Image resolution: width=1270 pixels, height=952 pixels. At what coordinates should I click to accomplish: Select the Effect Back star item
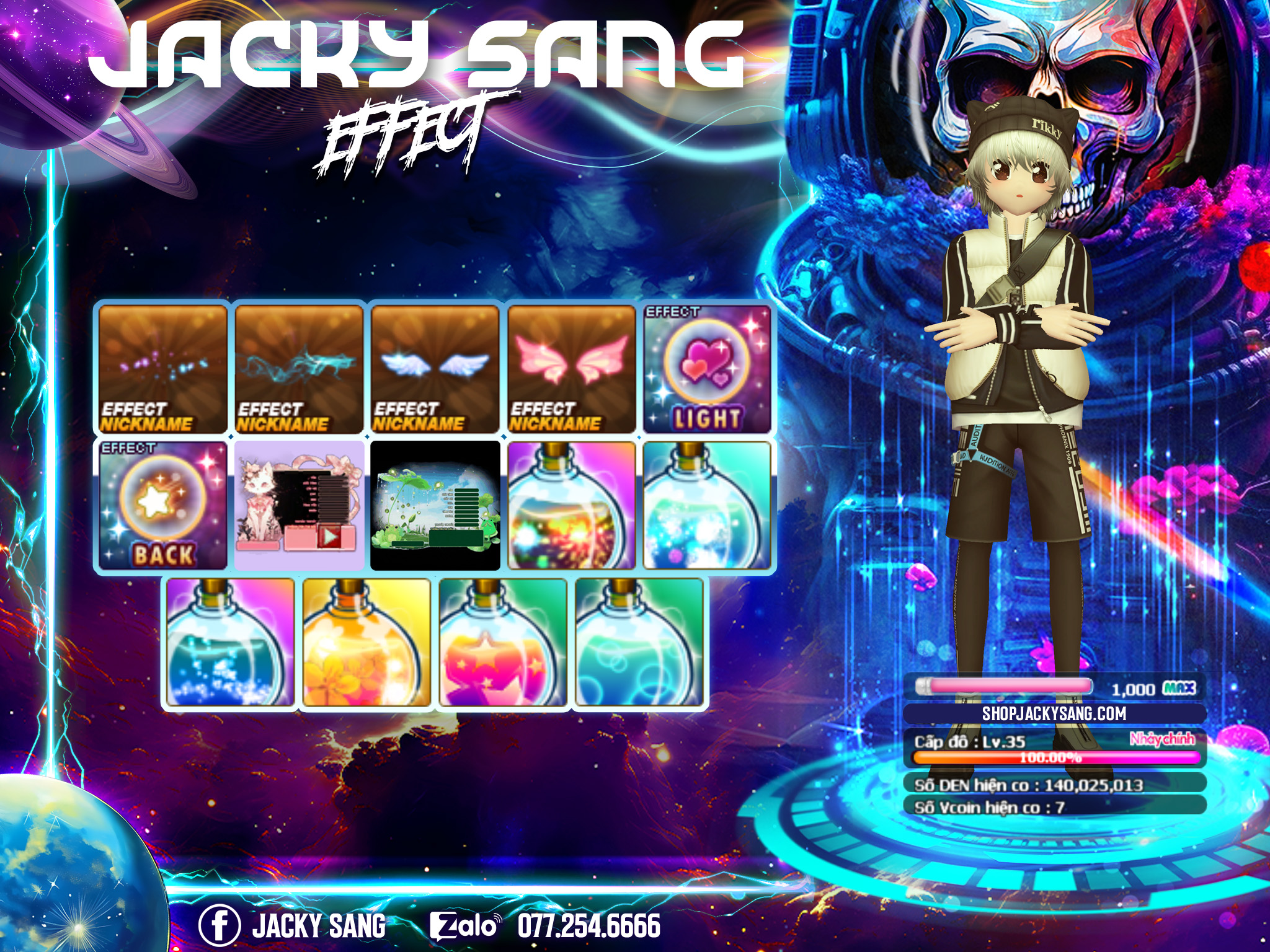point(163,506)
